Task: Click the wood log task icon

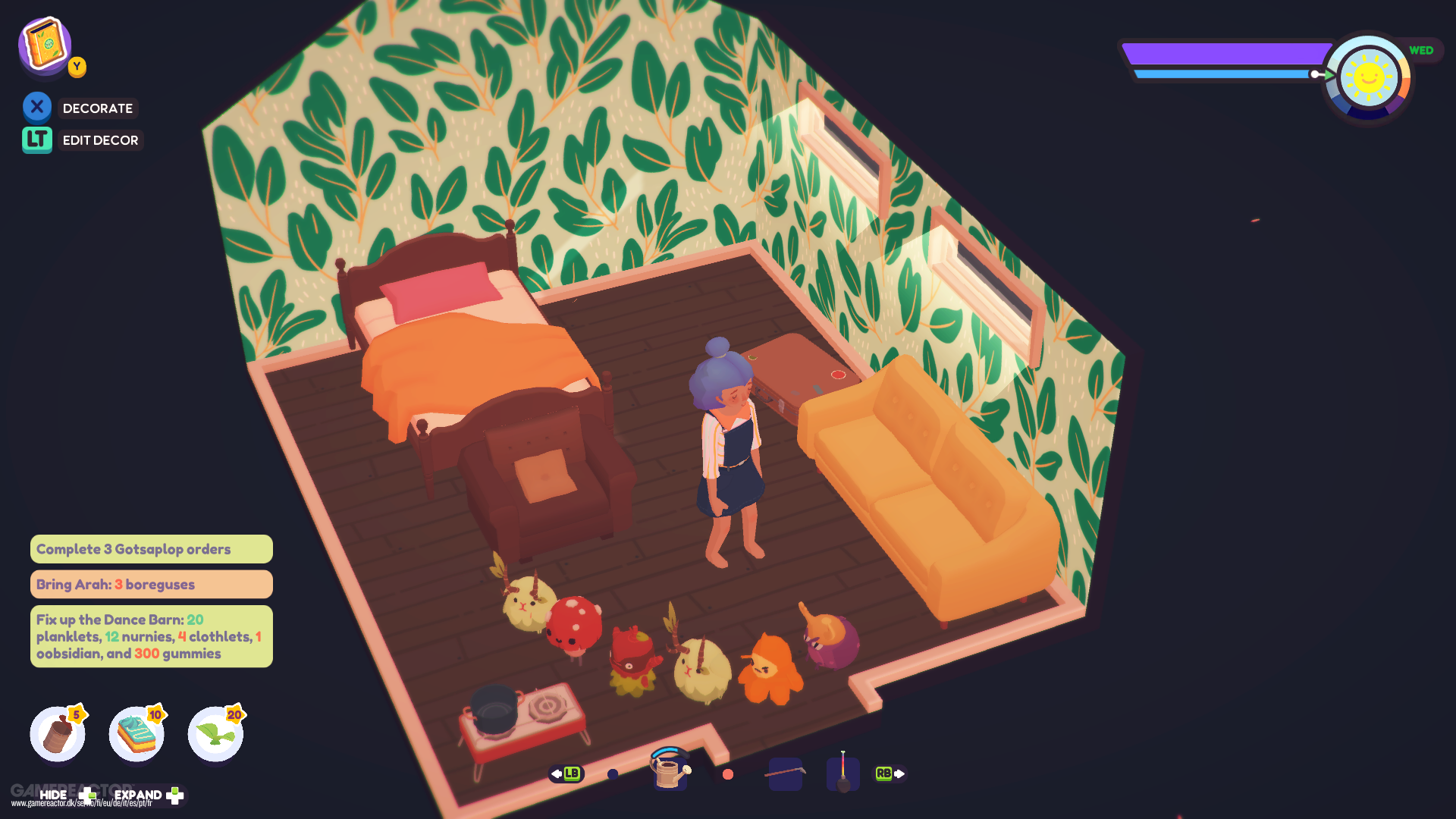Action: coord(58,733)
